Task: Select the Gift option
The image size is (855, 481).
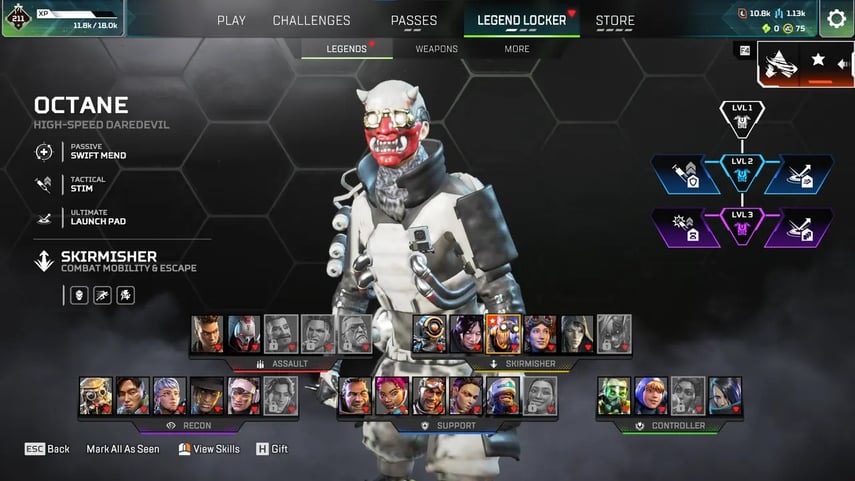Action: [x=272, y=449]
